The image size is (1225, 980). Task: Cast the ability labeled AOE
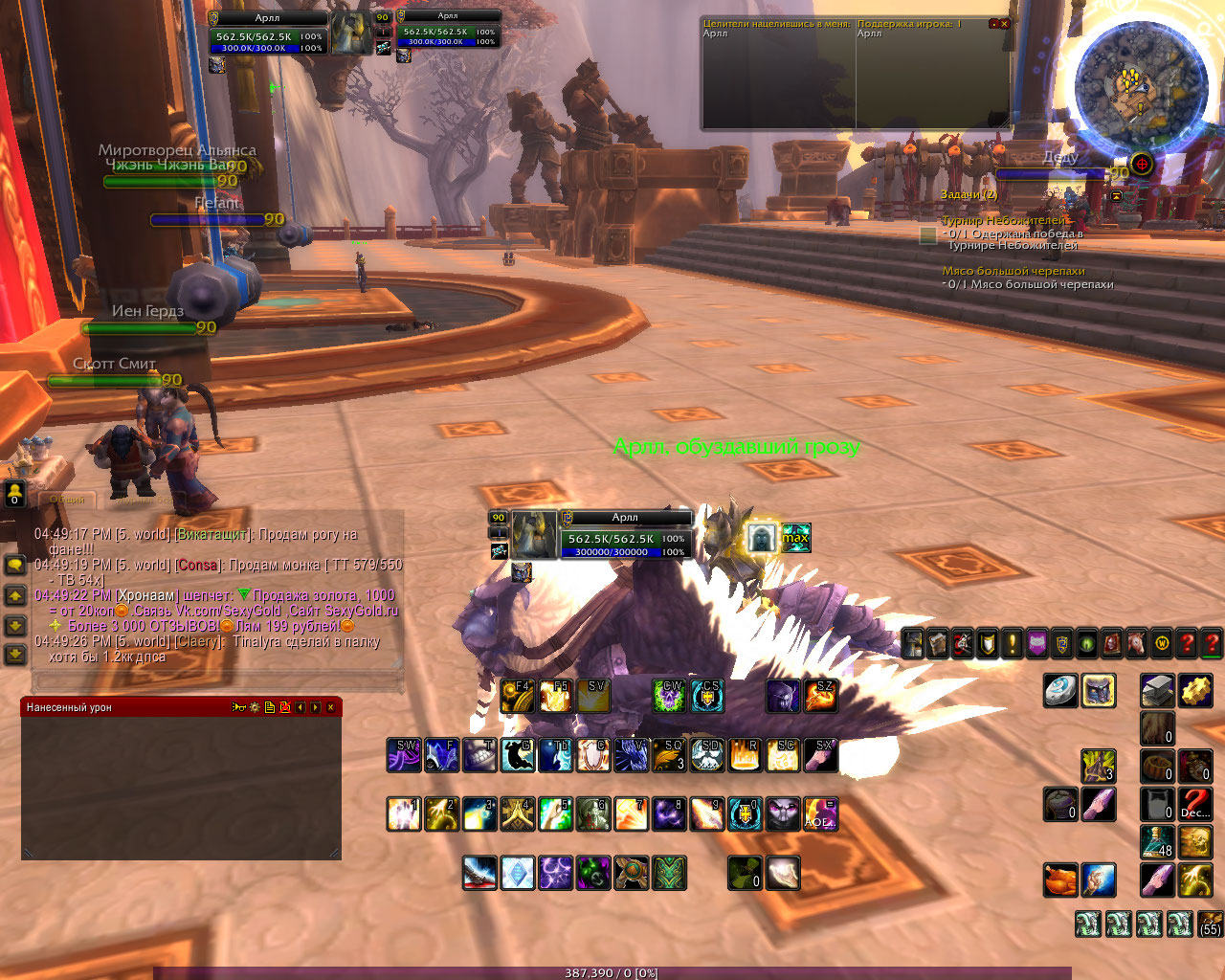point(821,814)
